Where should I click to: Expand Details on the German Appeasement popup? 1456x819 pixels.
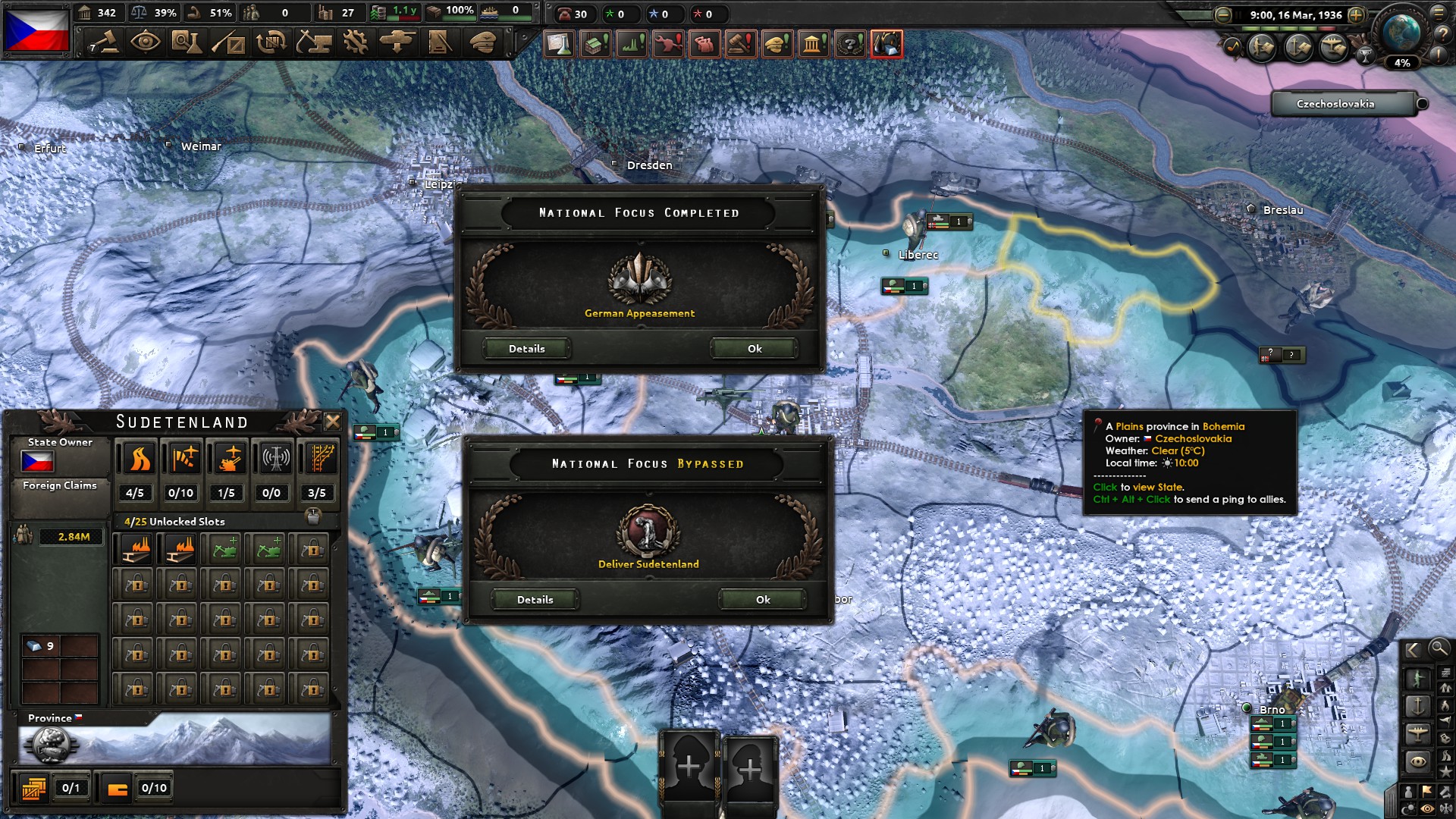[x=527, y=349]
